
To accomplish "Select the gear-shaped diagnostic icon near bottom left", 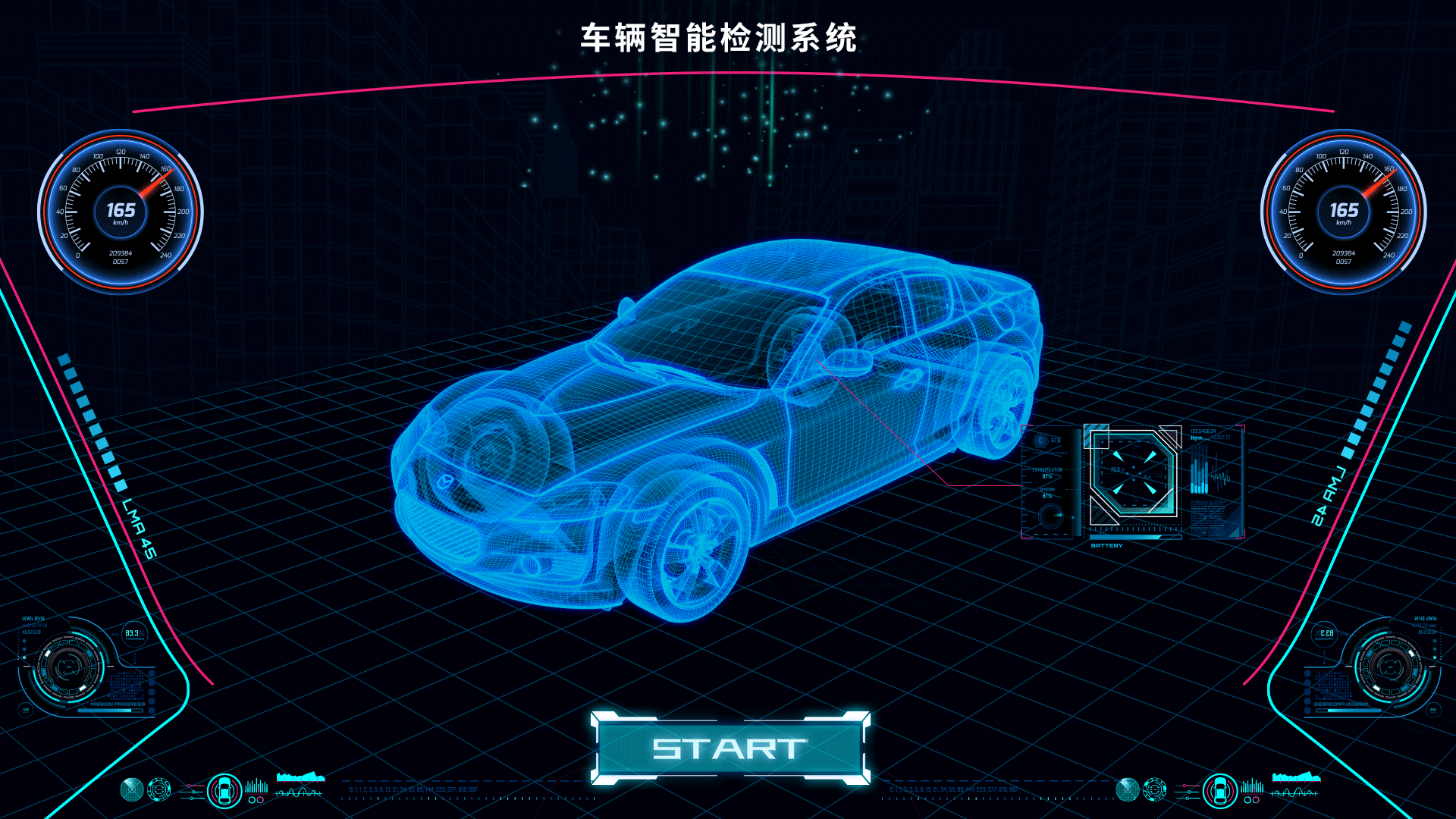I will click(159, 789).
